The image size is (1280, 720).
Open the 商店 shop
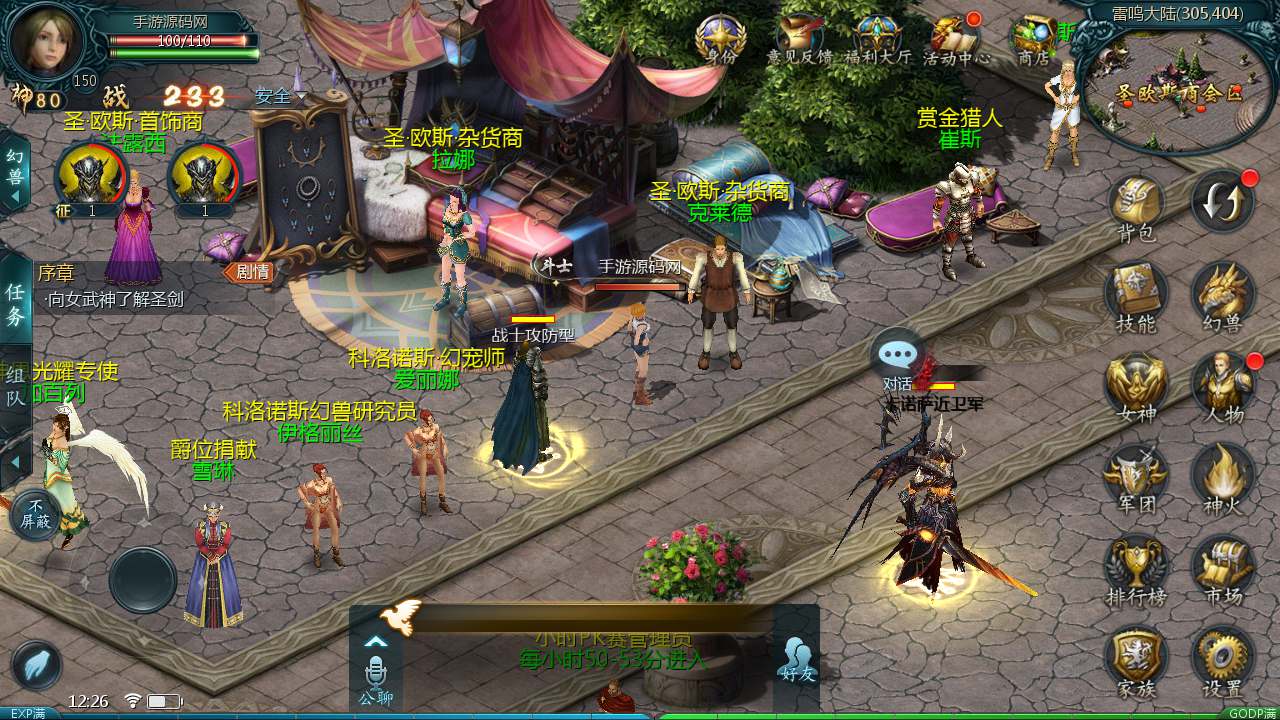tap(1033, 40)
